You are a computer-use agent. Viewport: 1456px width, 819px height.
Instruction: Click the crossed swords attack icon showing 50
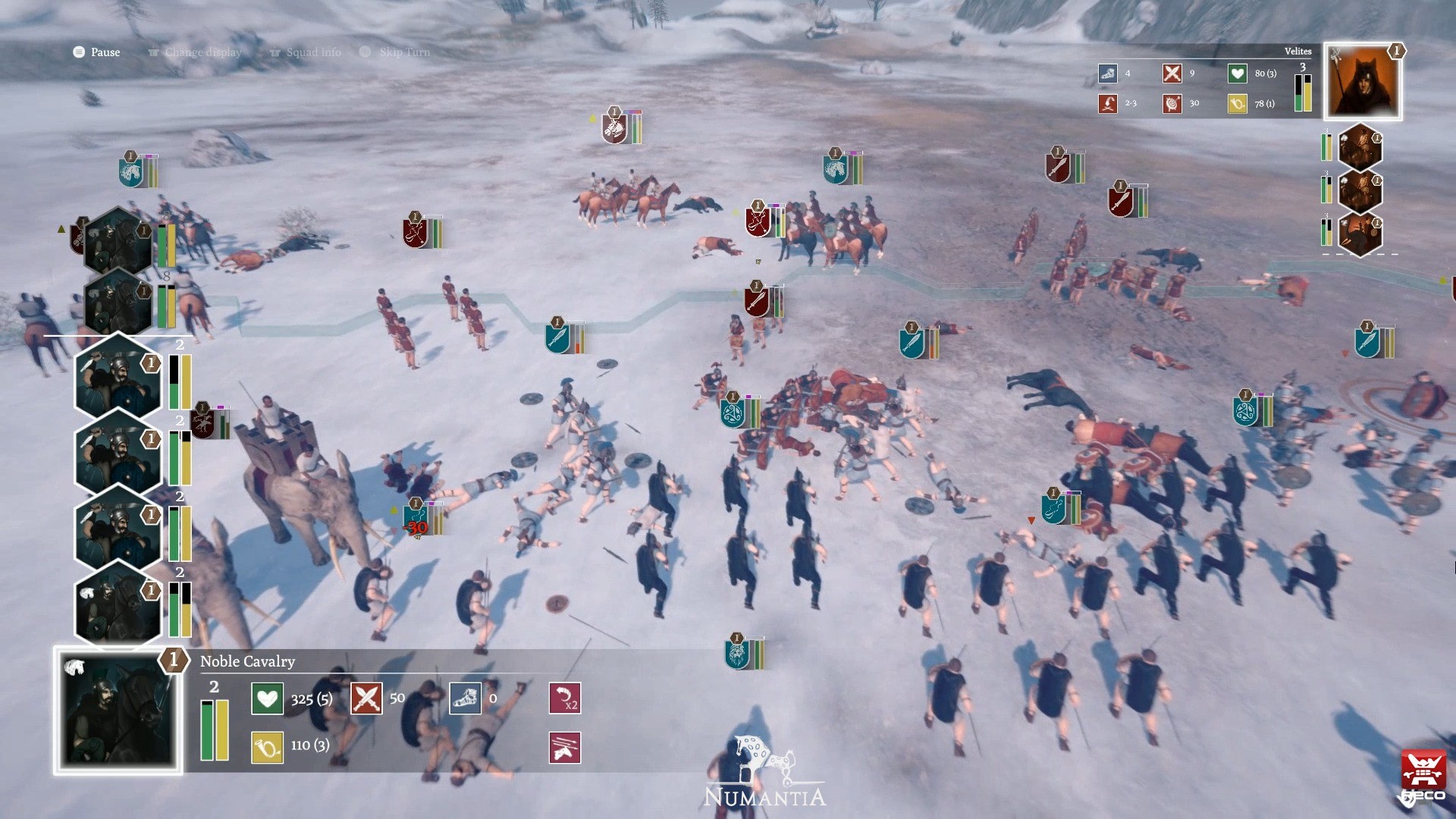[367, 698]
